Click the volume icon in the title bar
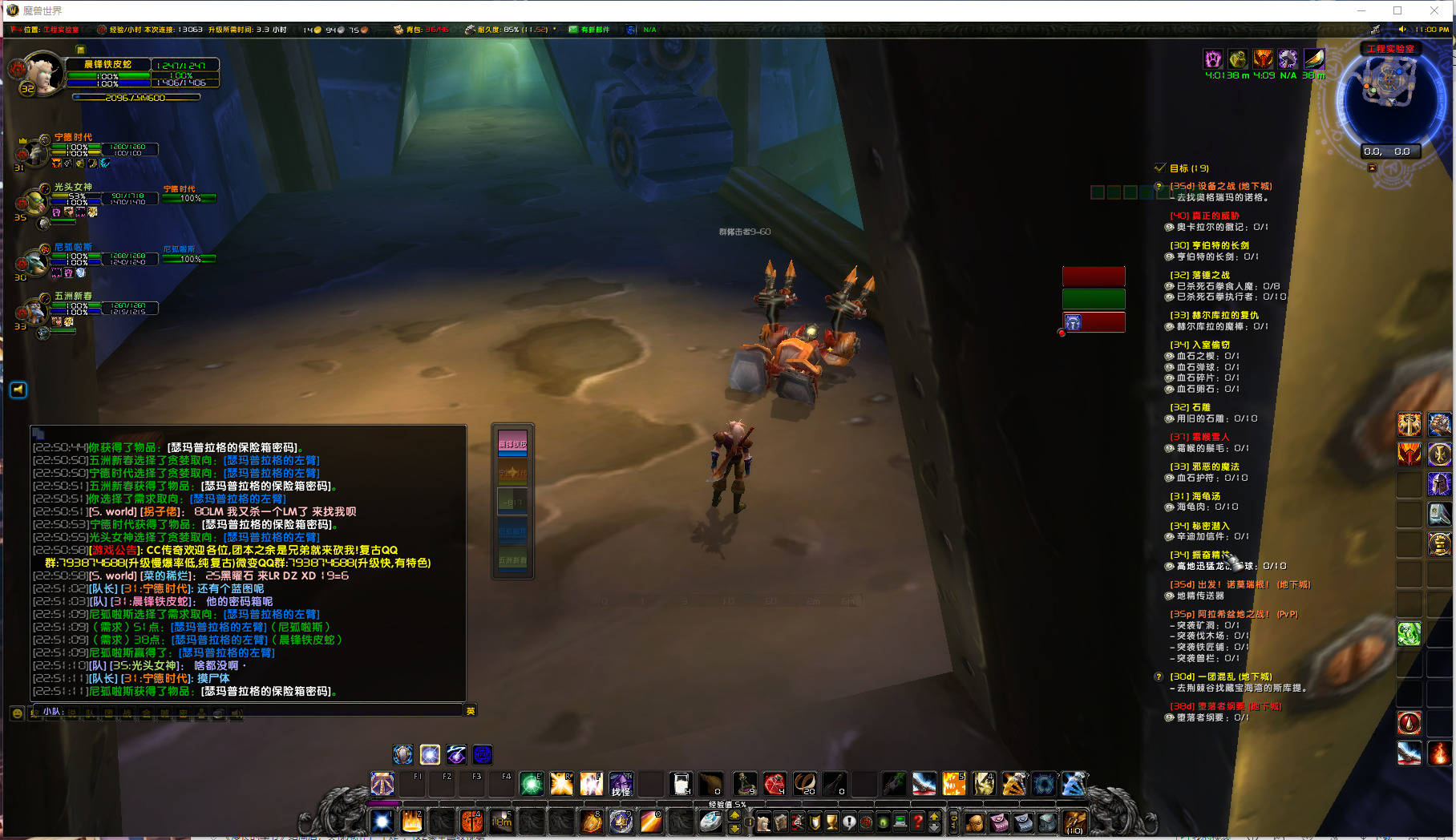1456x840 pixels. click(x=1402, y=30)
